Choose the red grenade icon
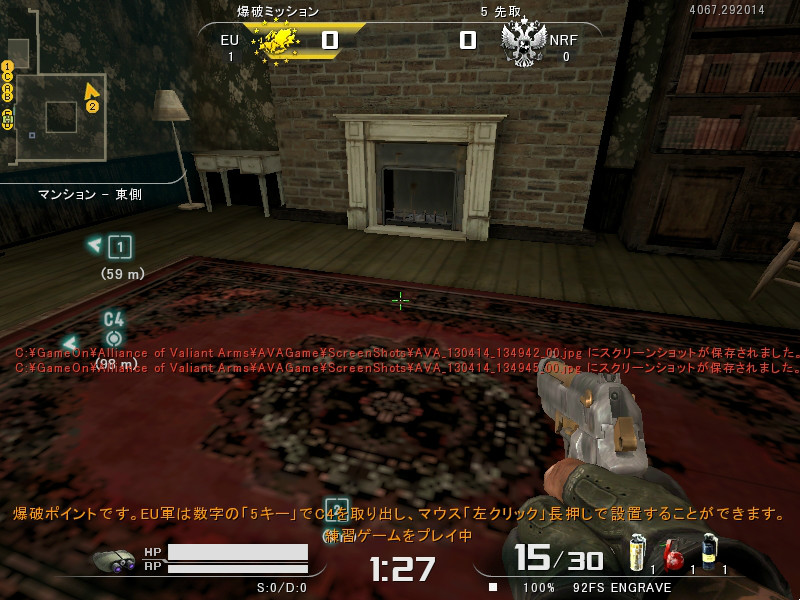This screenshot has height=600, width=800. pyautogui.click(x=674, y=554)
